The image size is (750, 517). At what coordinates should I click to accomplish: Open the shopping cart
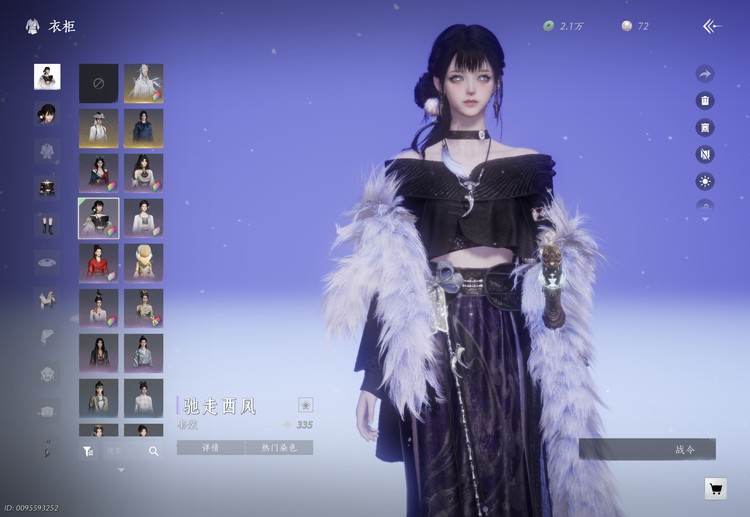[715, 488]
